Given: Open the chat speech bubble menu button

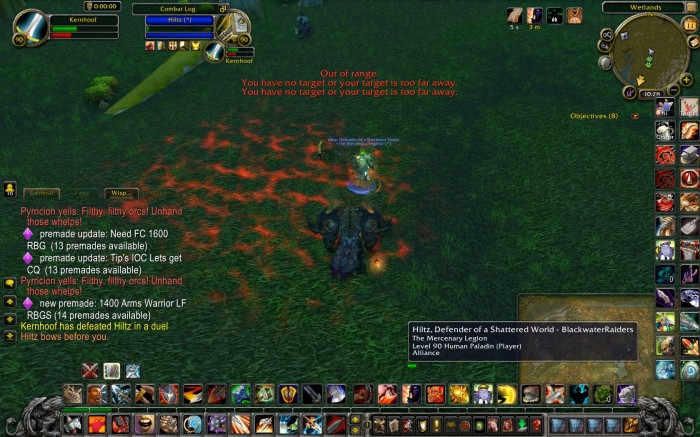Looking at the screenshot, I should 9,282.
